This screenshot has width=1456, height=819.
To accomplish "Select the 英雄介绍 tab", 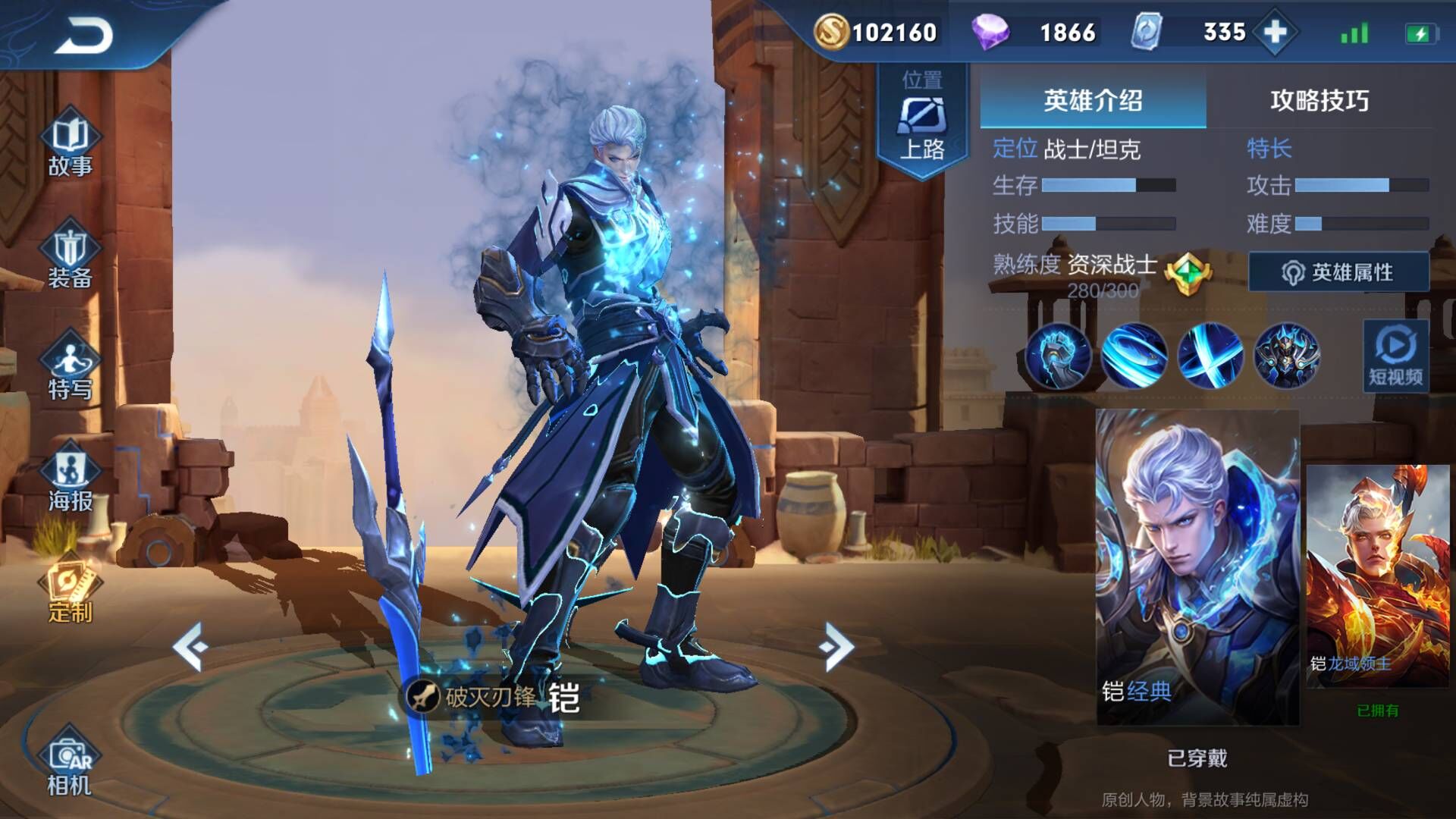I will pos(1093,100).
